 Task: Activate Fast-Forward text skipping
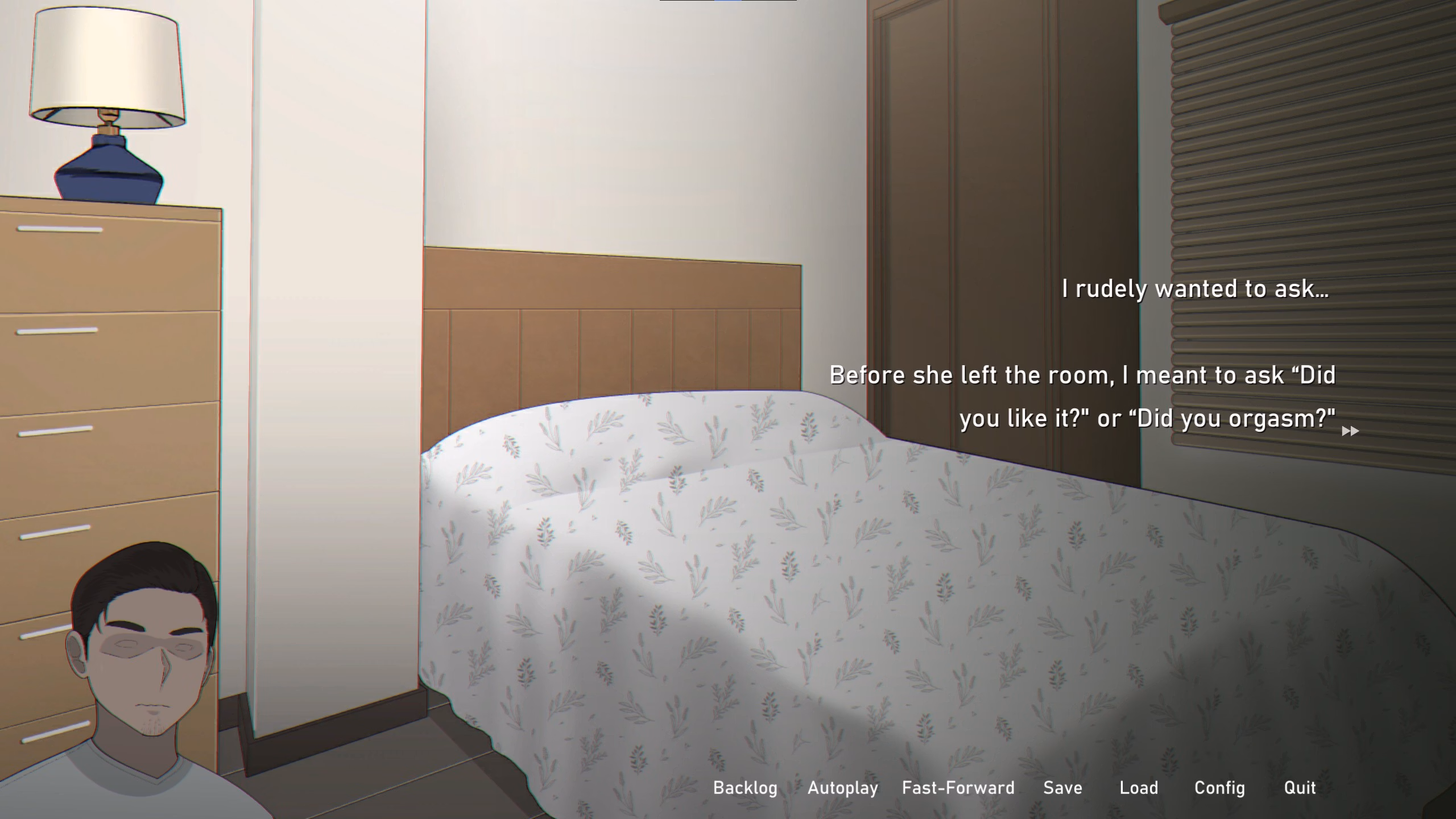(957, 788)
